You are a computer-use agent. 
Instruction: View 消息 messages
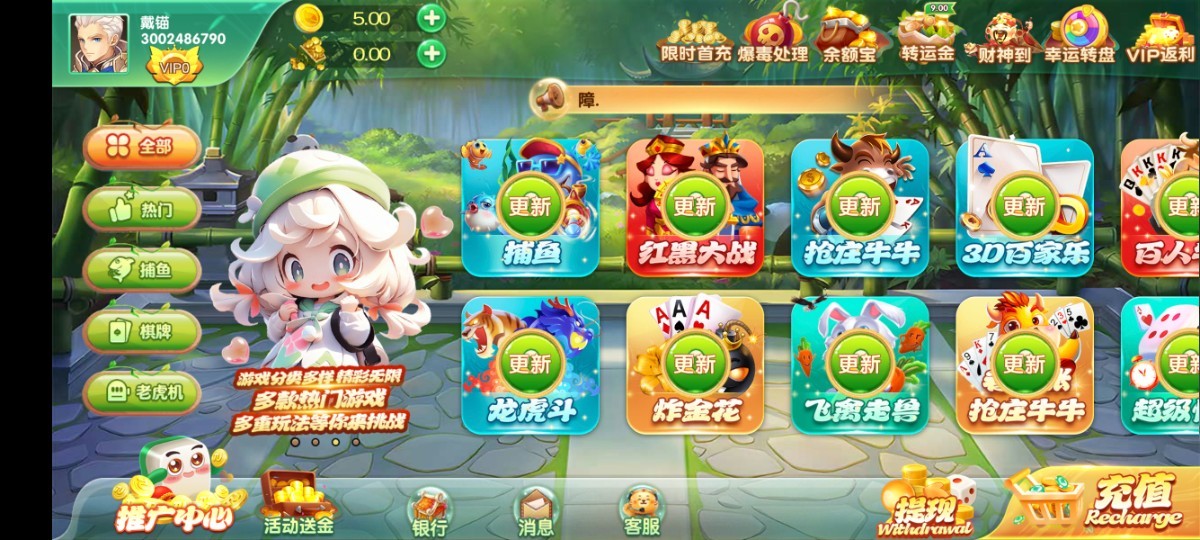(x=536, y=510)
